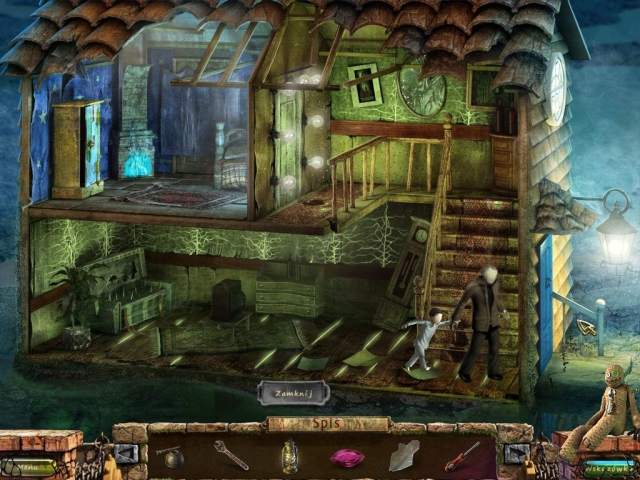
Task: Choose the pink gem inventory item
Action: coord(347,458)
